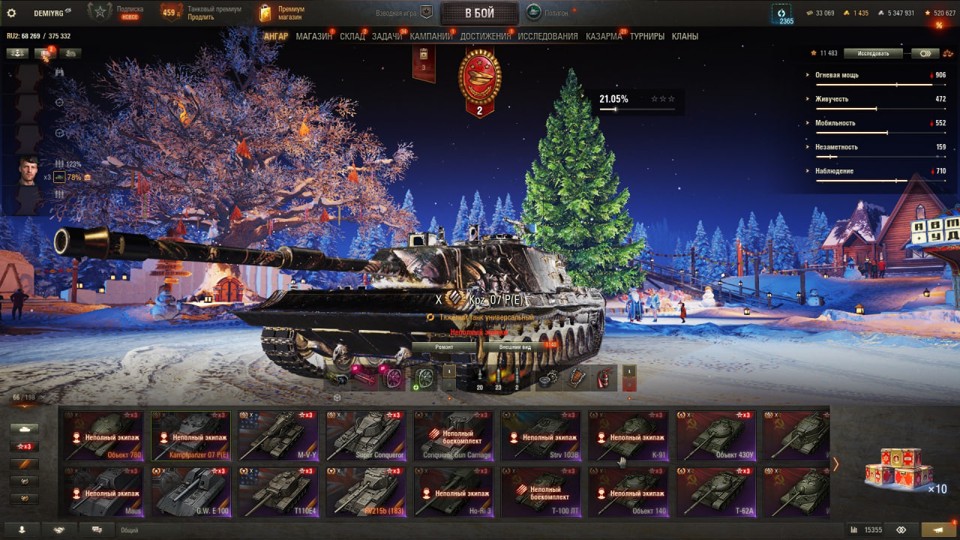Open the ТУРНИРЫ tab
Image resolution: width=960 pixels, height=540 pixels.
647,36
